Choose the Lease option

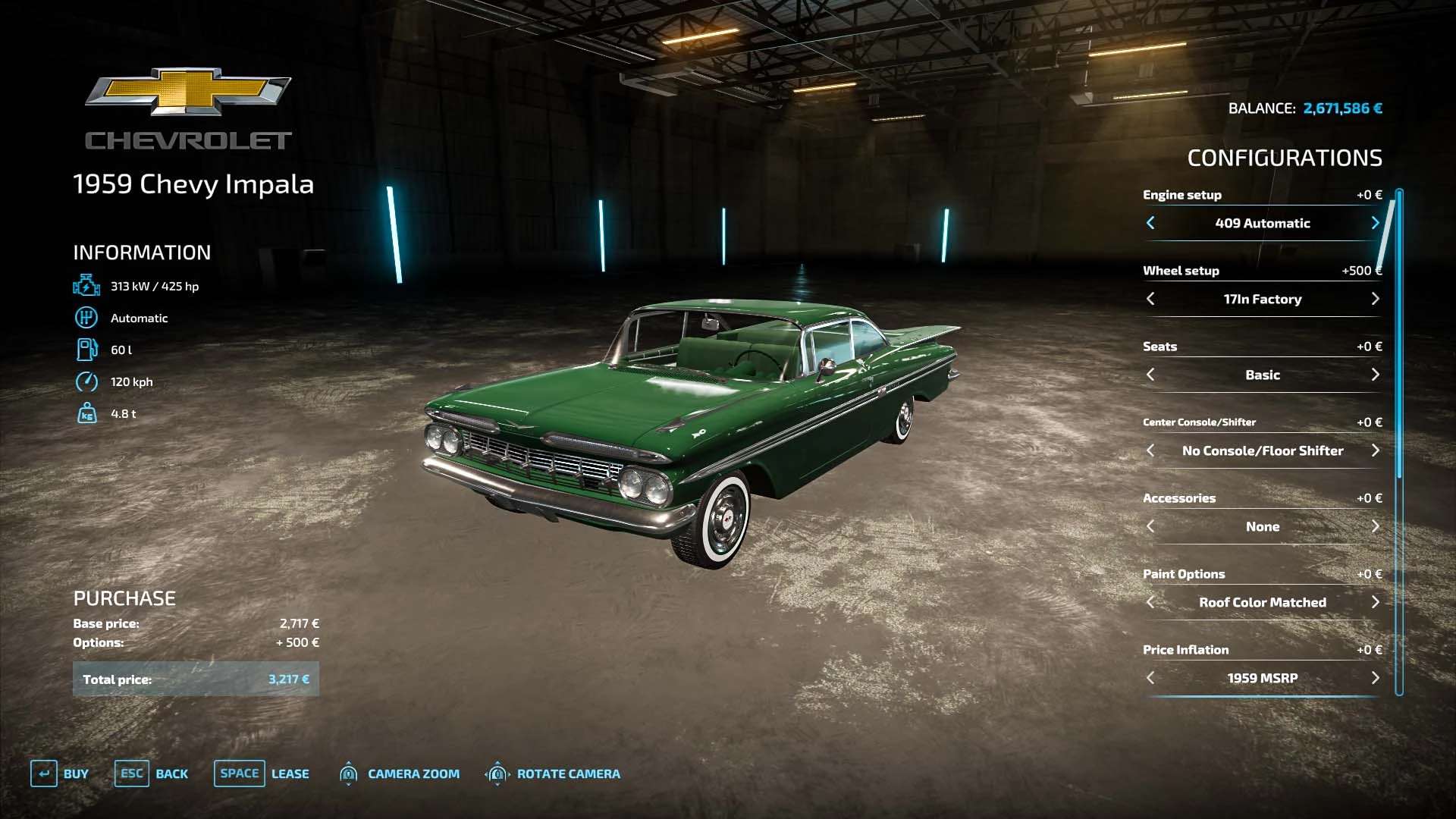262,773
